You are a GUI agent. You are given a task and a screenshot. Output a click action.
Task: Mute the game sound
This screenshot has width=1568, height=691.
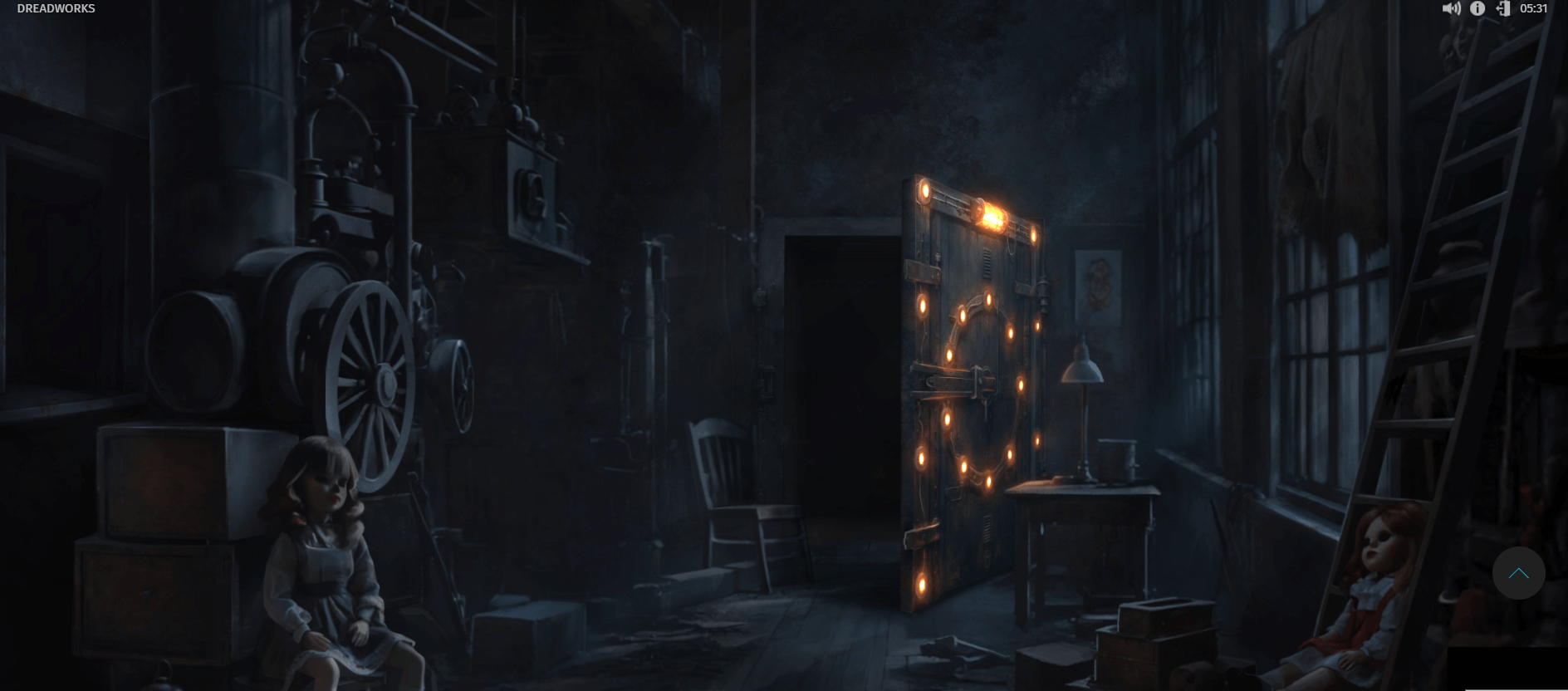click(x=1453, y=8)
